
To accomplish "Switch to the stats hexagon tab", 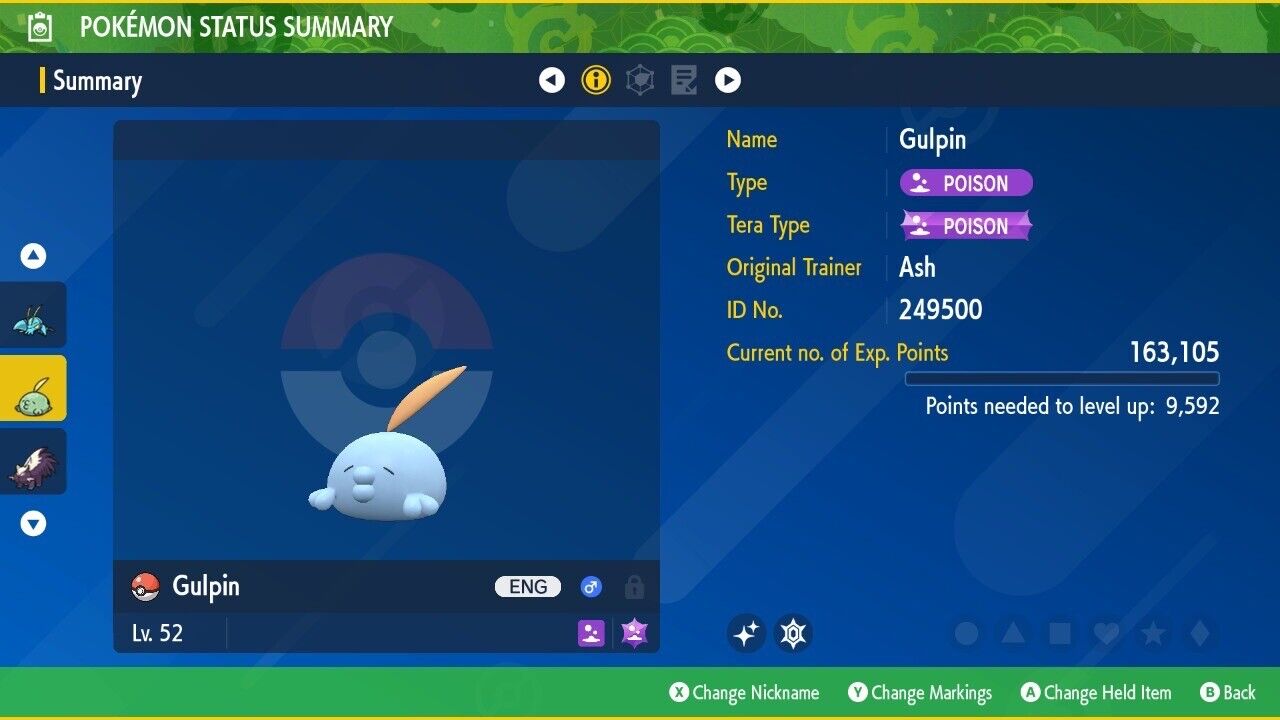I will pos(640,80).
